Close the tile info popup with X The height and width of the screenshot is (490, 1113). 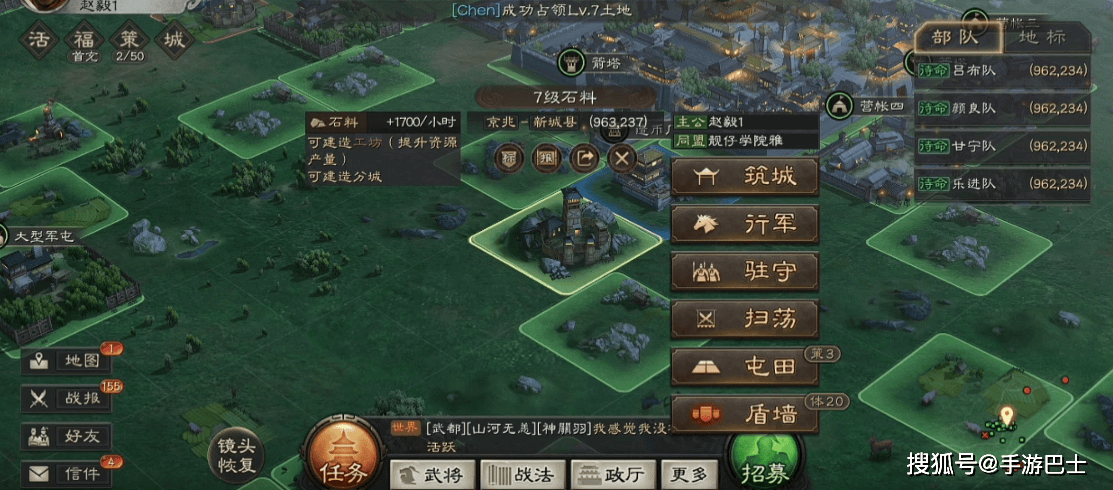[x=622, y=158]
